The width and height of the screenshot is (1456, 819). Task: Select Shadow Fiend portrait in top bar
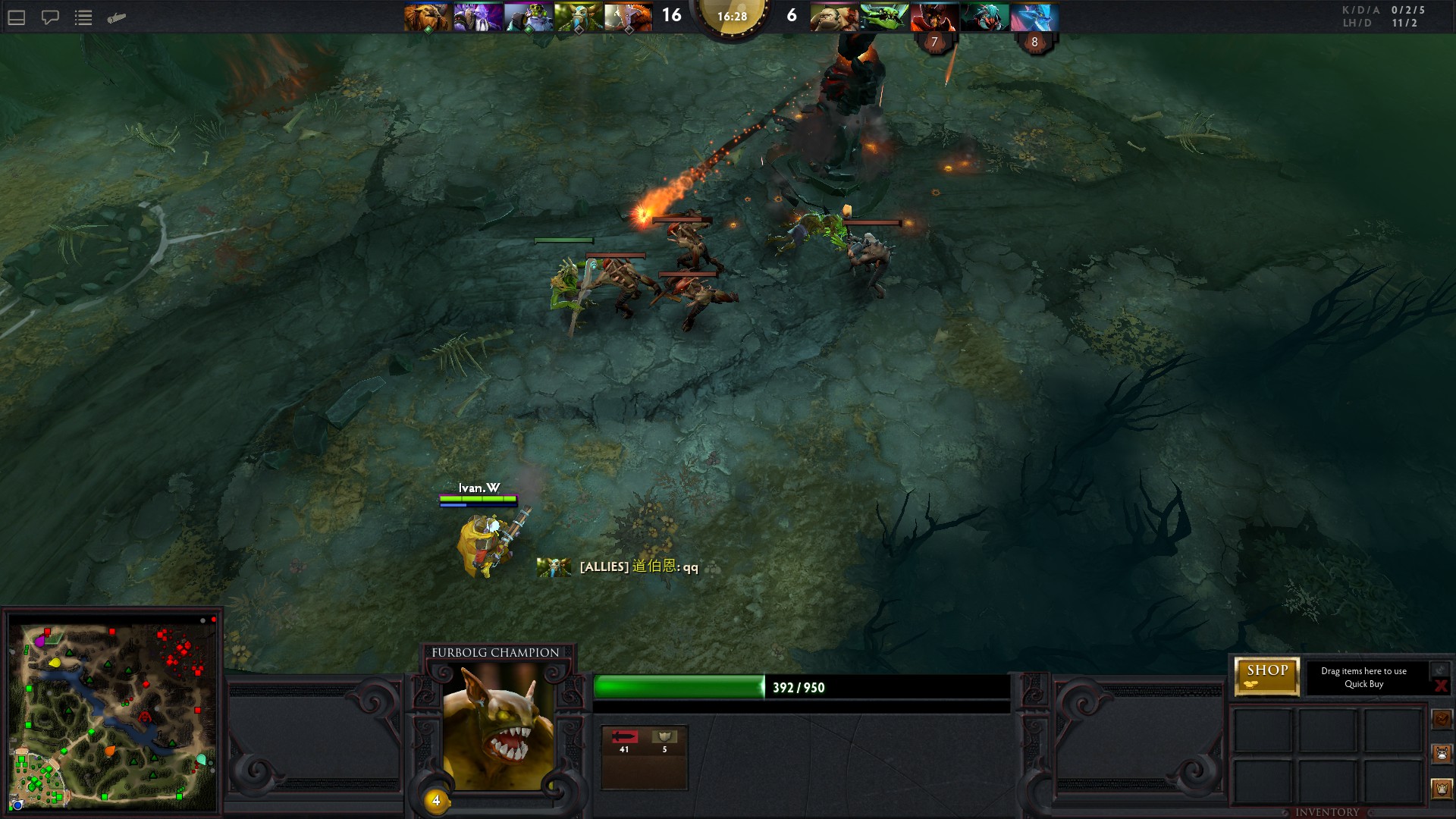point(934,17)
